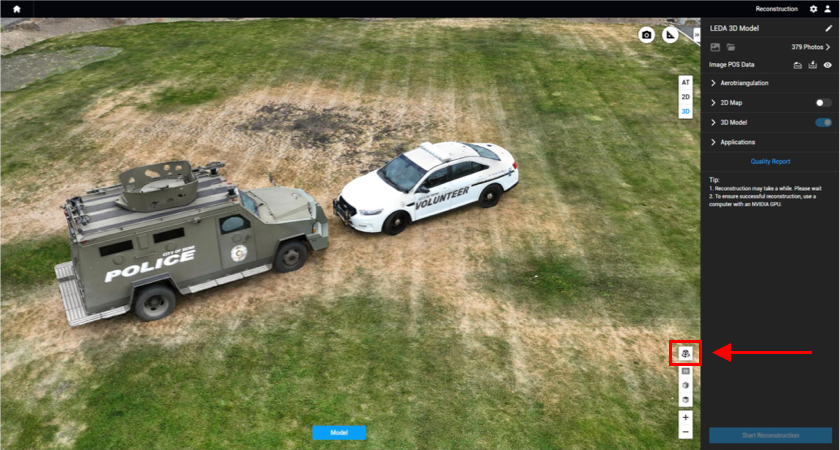Activate the triangle ruler measurement tool
This screenshot has height=450, width=840.
click(671, 35)
